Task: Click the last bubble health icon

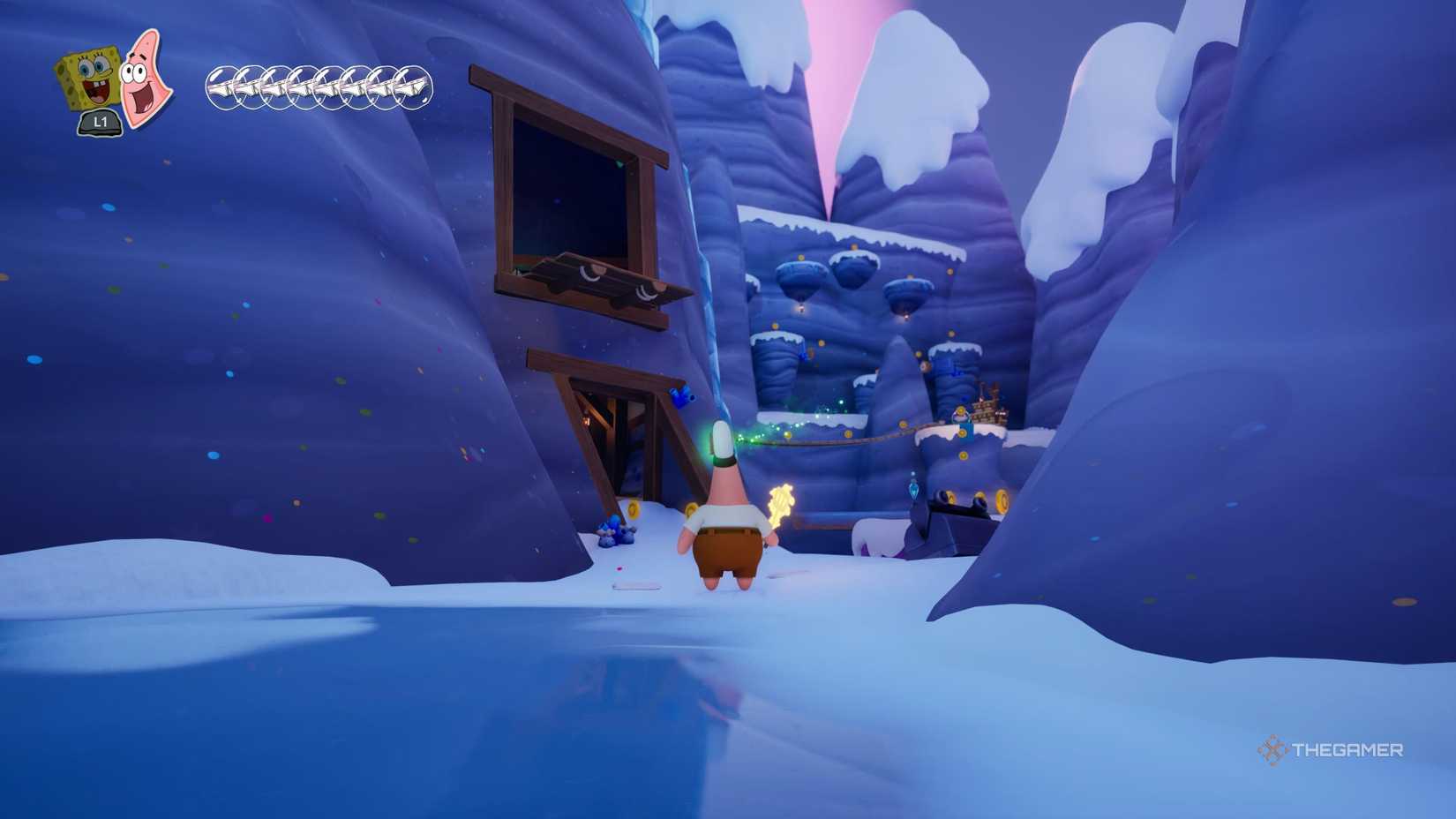Action: (x=410, y=85)
